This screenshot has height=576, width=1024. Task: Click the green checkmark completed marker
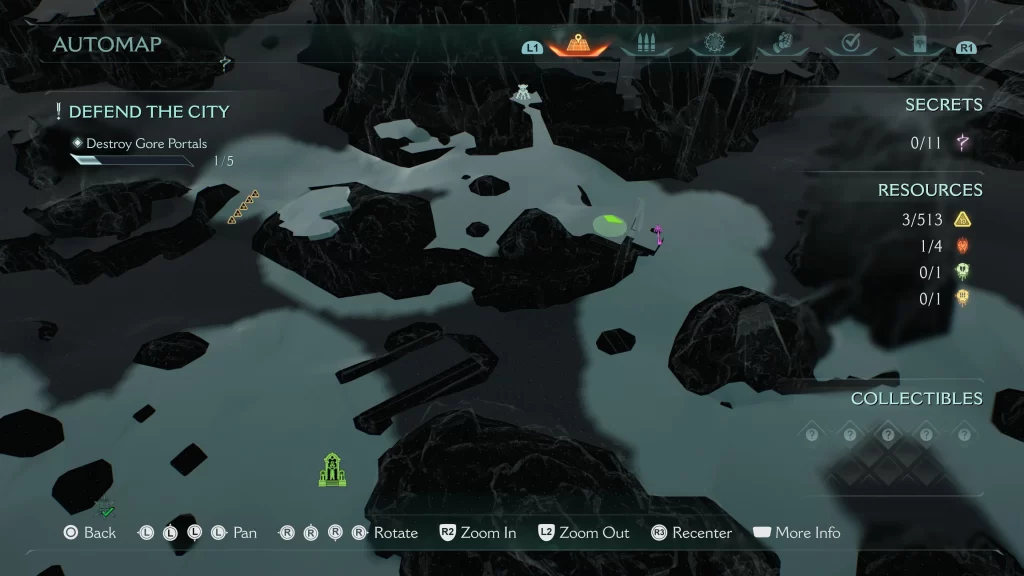pos(107,512)
